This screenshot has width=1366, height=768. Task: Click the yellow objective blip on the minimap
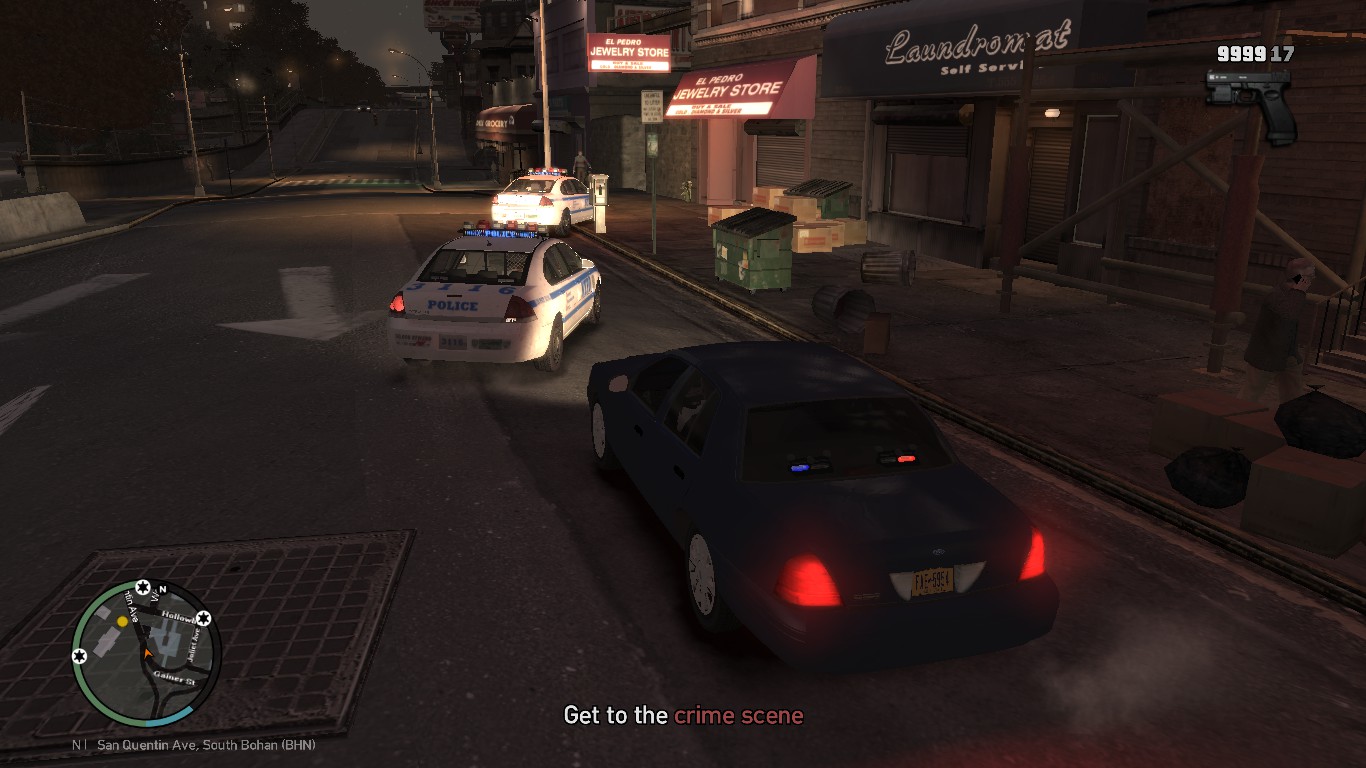pyautogui.click(x=122, y=621)
